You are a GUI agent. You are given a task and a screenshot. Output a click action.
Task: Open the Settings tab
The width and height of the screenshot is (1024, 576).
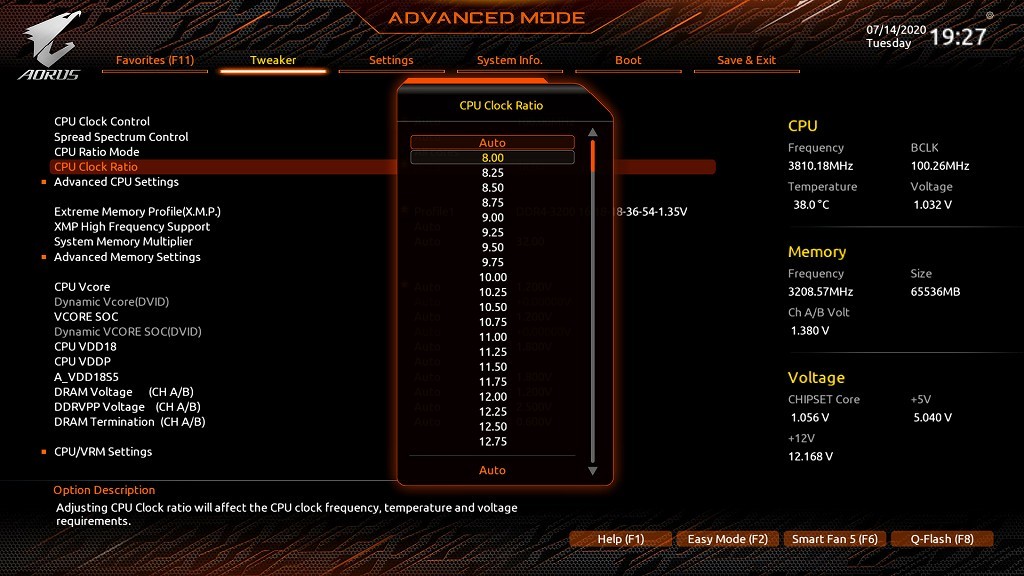coord(391,60)
